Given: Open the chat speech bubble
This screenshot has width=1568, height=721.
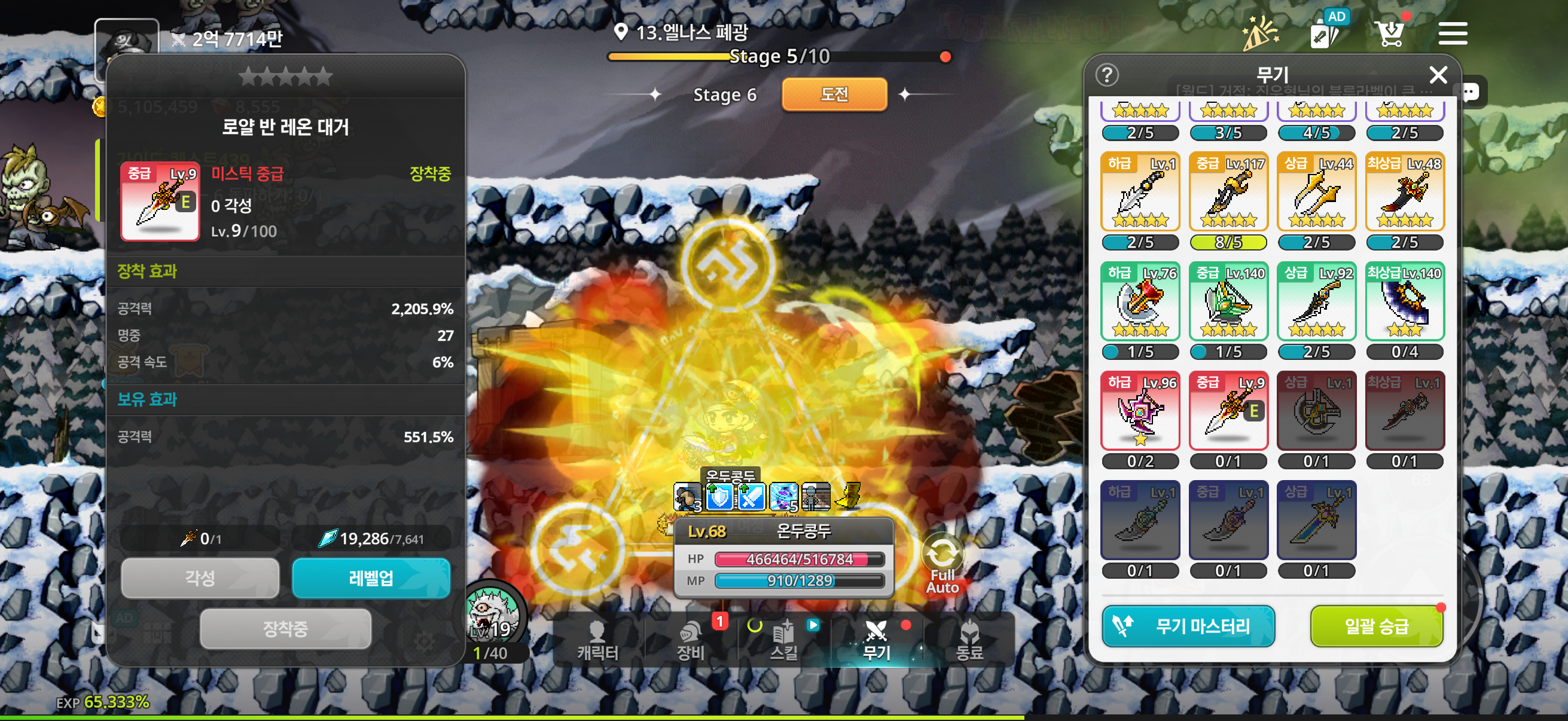Looking at the screenshot, I should (x=1470, y=93).
